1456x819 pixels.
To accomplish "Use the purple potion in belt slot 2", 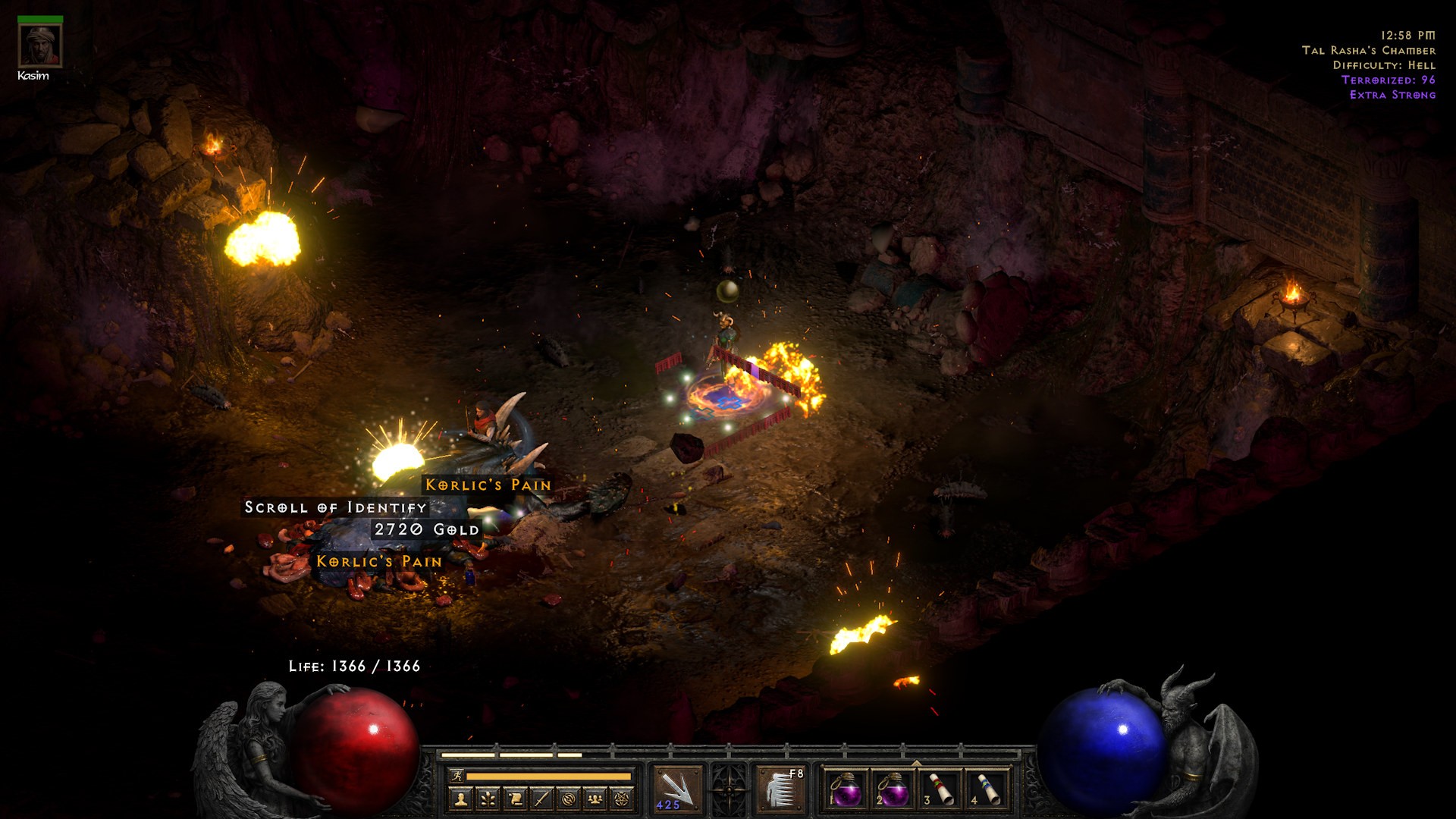I will 893,789.
